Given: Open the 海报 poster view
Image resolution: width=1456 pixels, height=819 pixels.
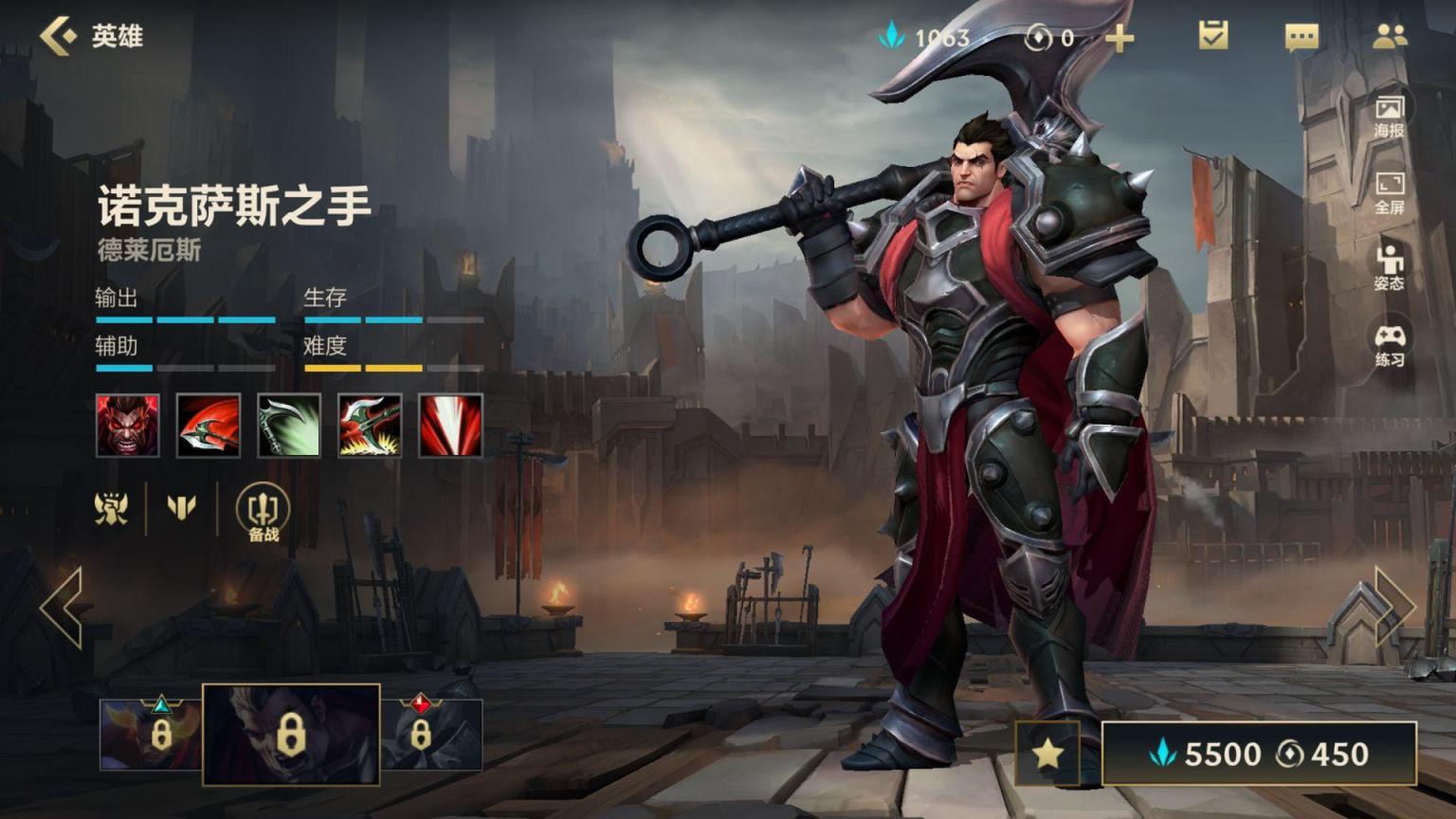Looking at the screenshot, I should (1389, 116).
